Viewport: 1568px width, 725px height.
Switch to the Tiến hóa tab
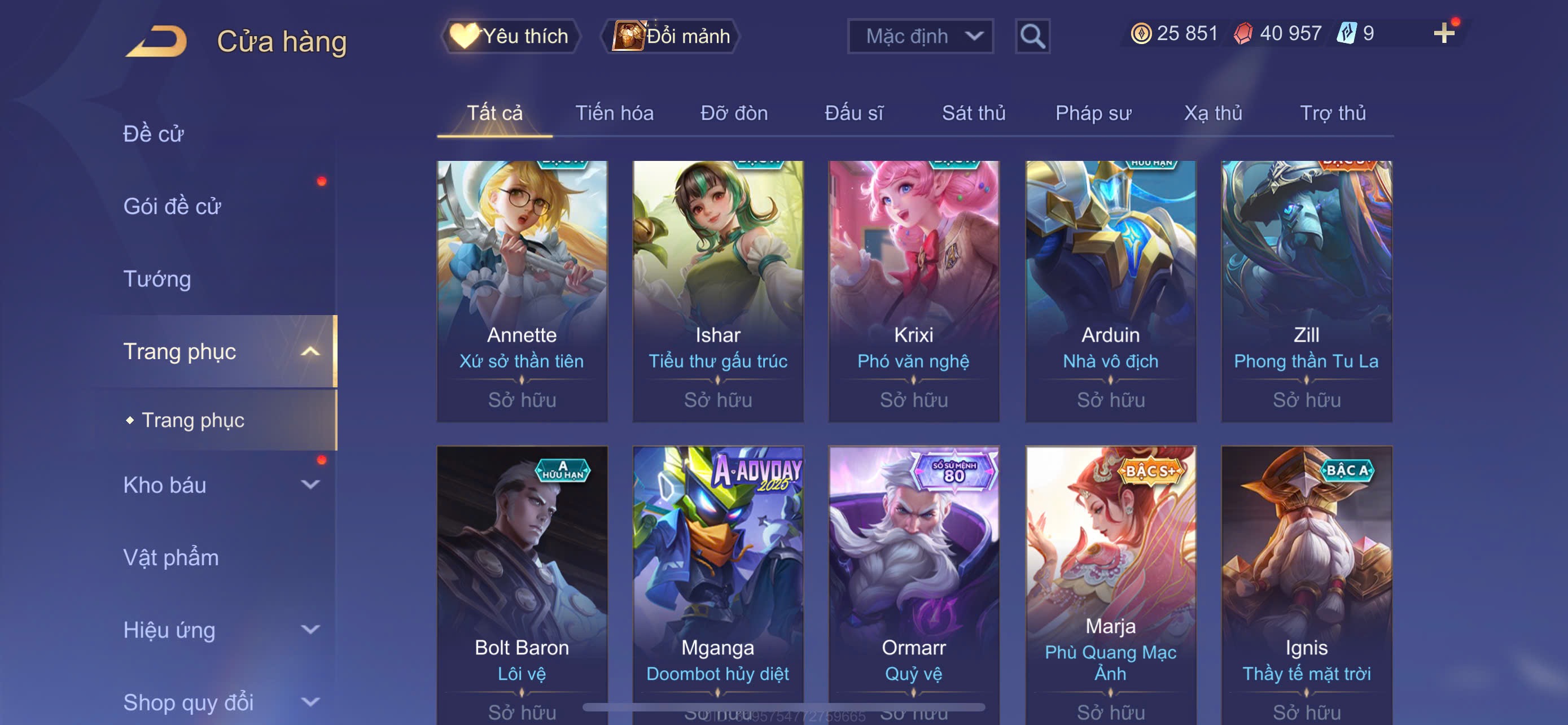coord(614,113)
